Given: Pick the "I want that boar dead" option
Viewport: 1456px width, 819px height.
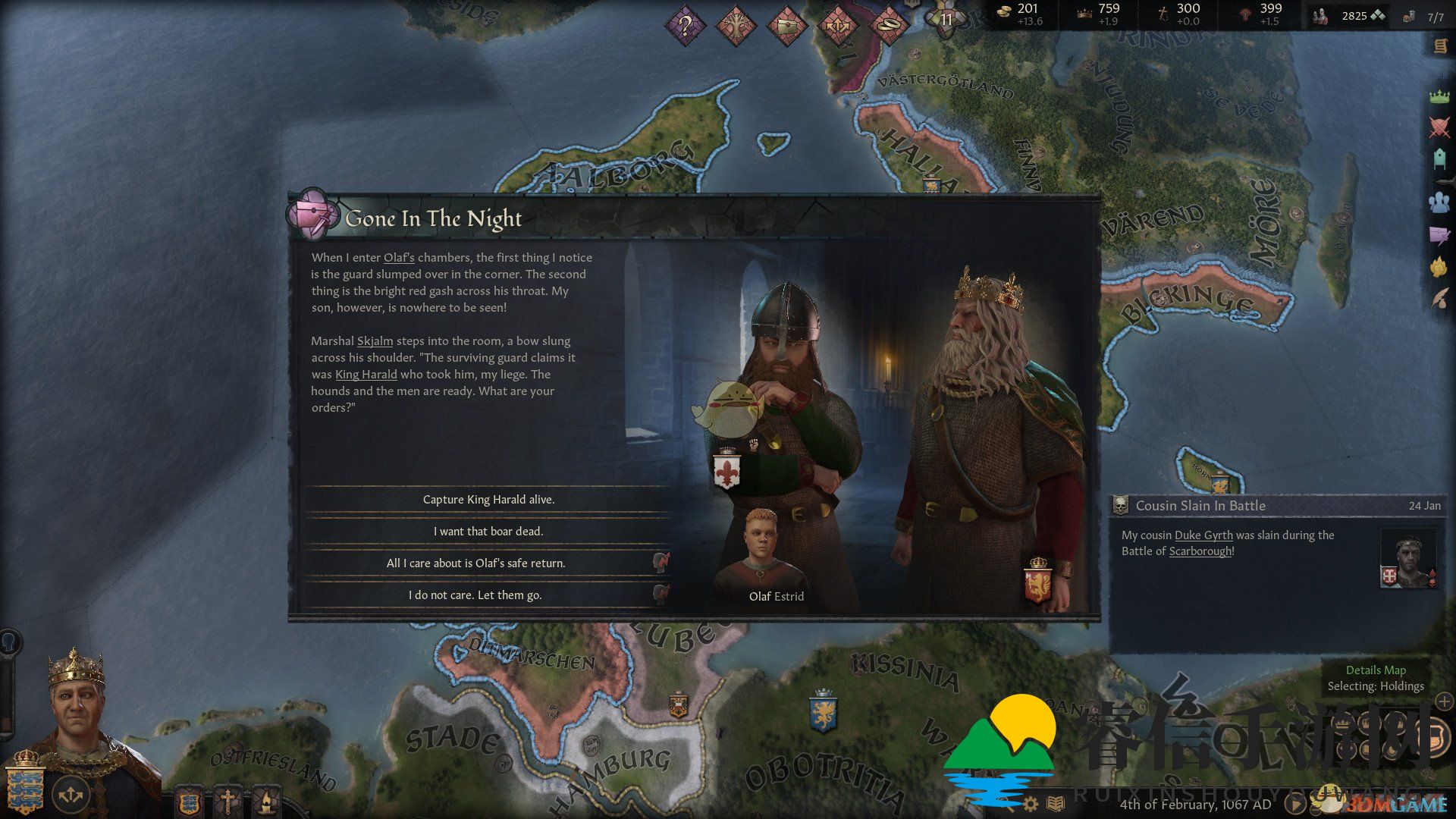Looking at the screenshot, I should pos(488,532).
